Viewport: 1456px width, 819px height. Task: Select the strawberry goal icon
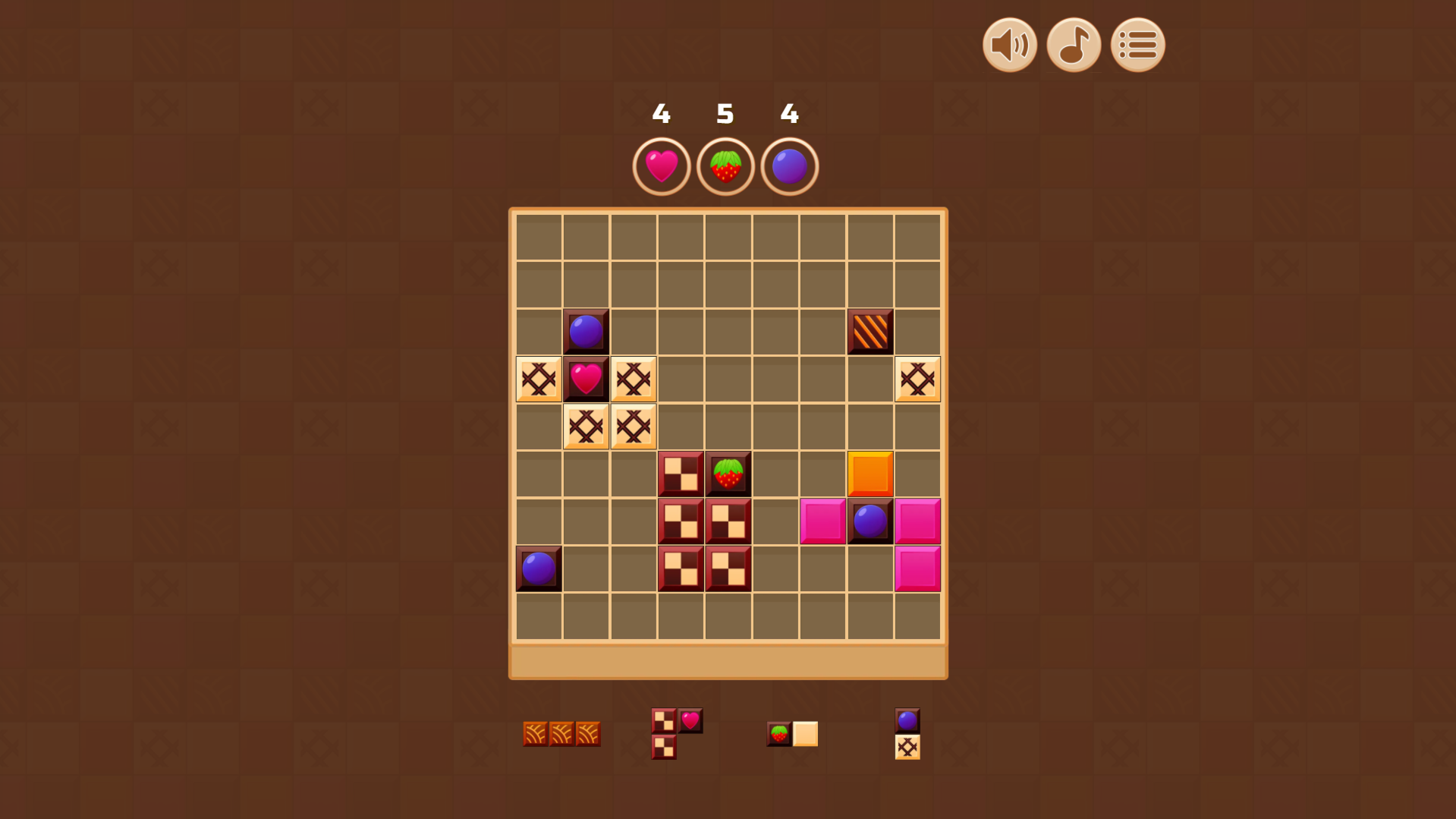click(725, 166)
